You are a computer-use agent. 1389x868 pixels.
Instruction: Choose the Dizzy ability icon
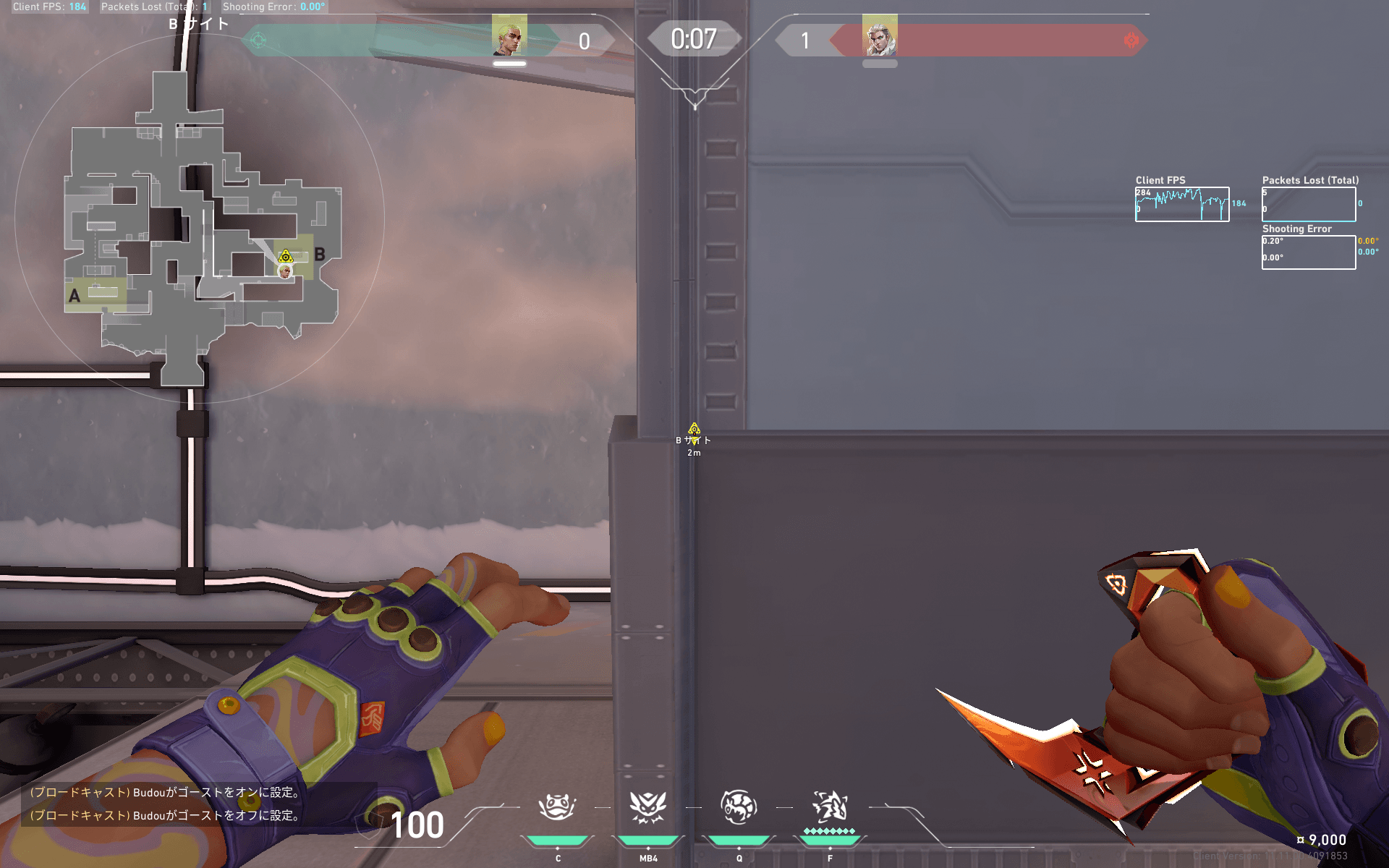click(x=647, y=807)
